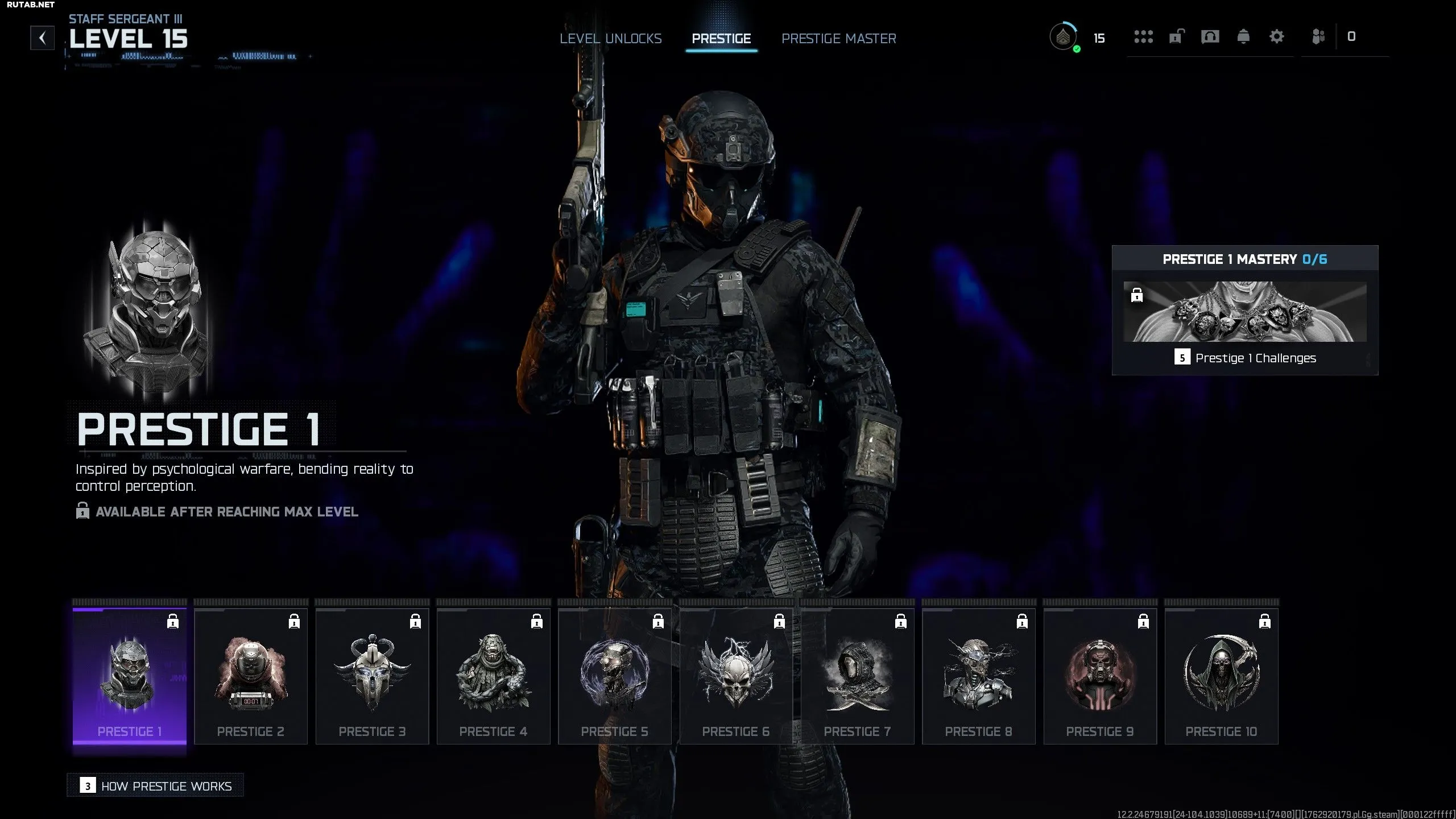Choose the Prestige 6 skull tile
The width and height of the screenshot is (1456, 819).
pos(736,676)
